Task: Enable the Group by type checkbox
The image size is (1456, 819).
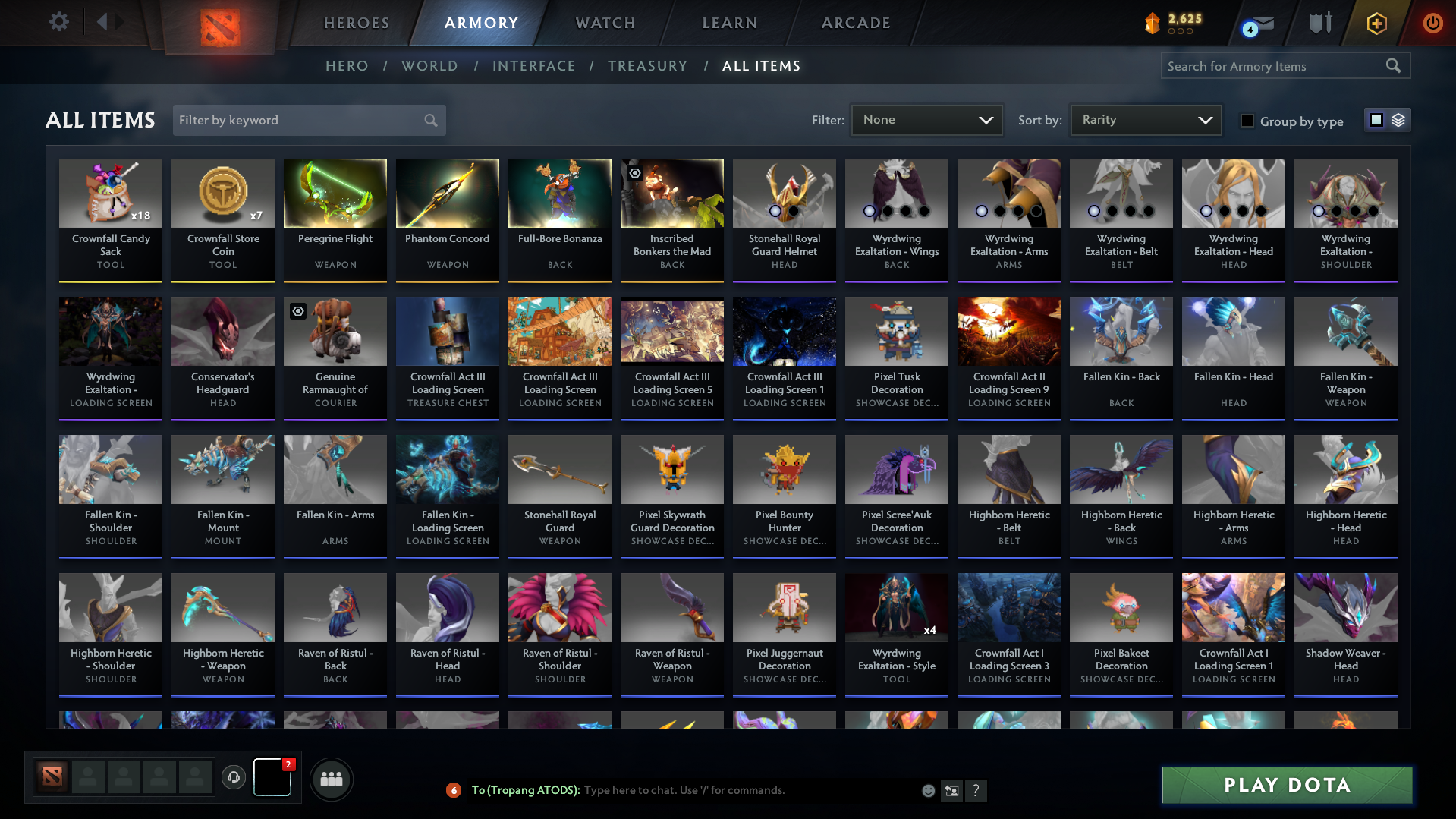Action: (x=1247, y=121)
